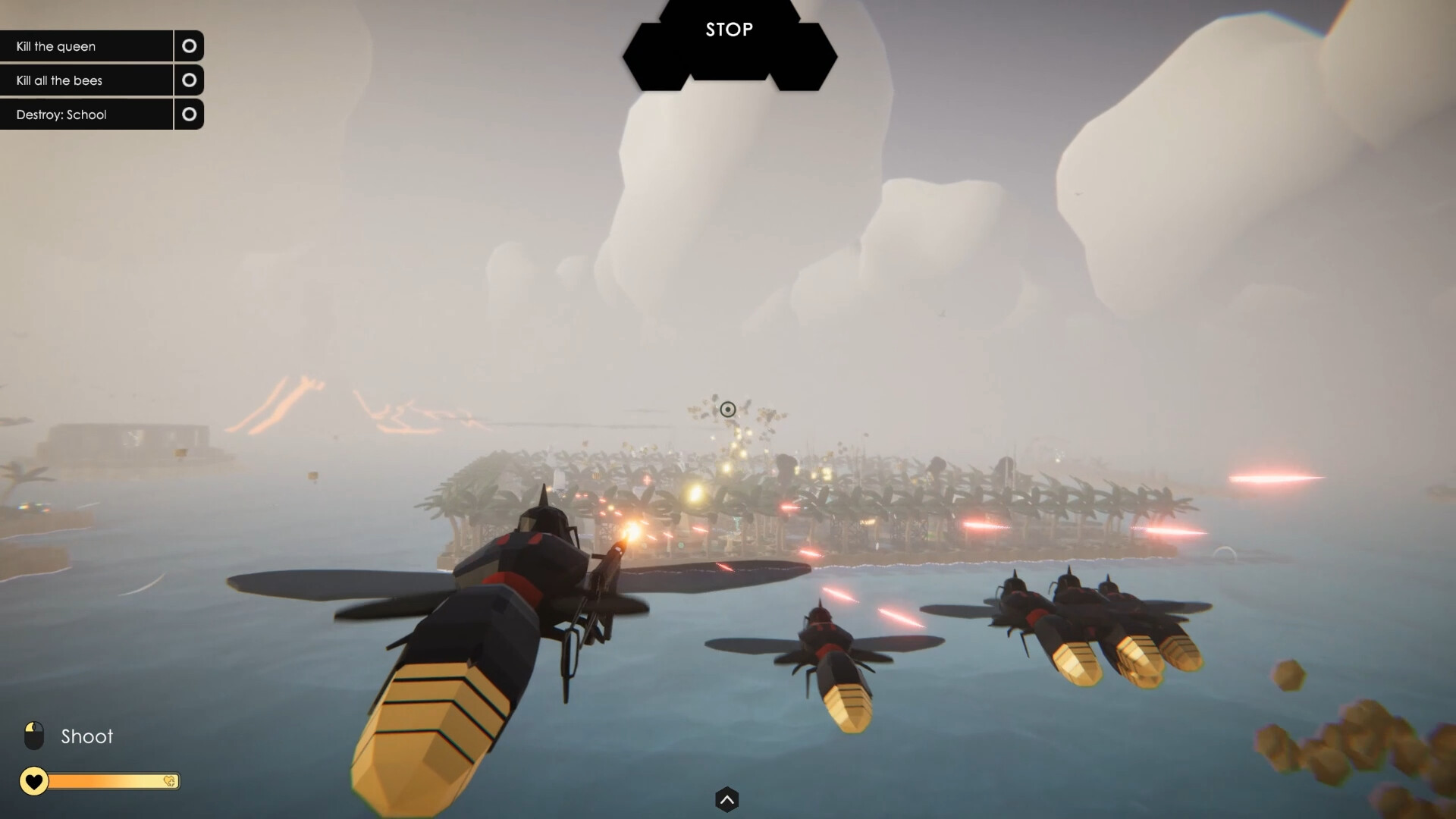This screenshot has width=1456, height=819.
Task: Click the island with palm trees
Action: (834, 500)
